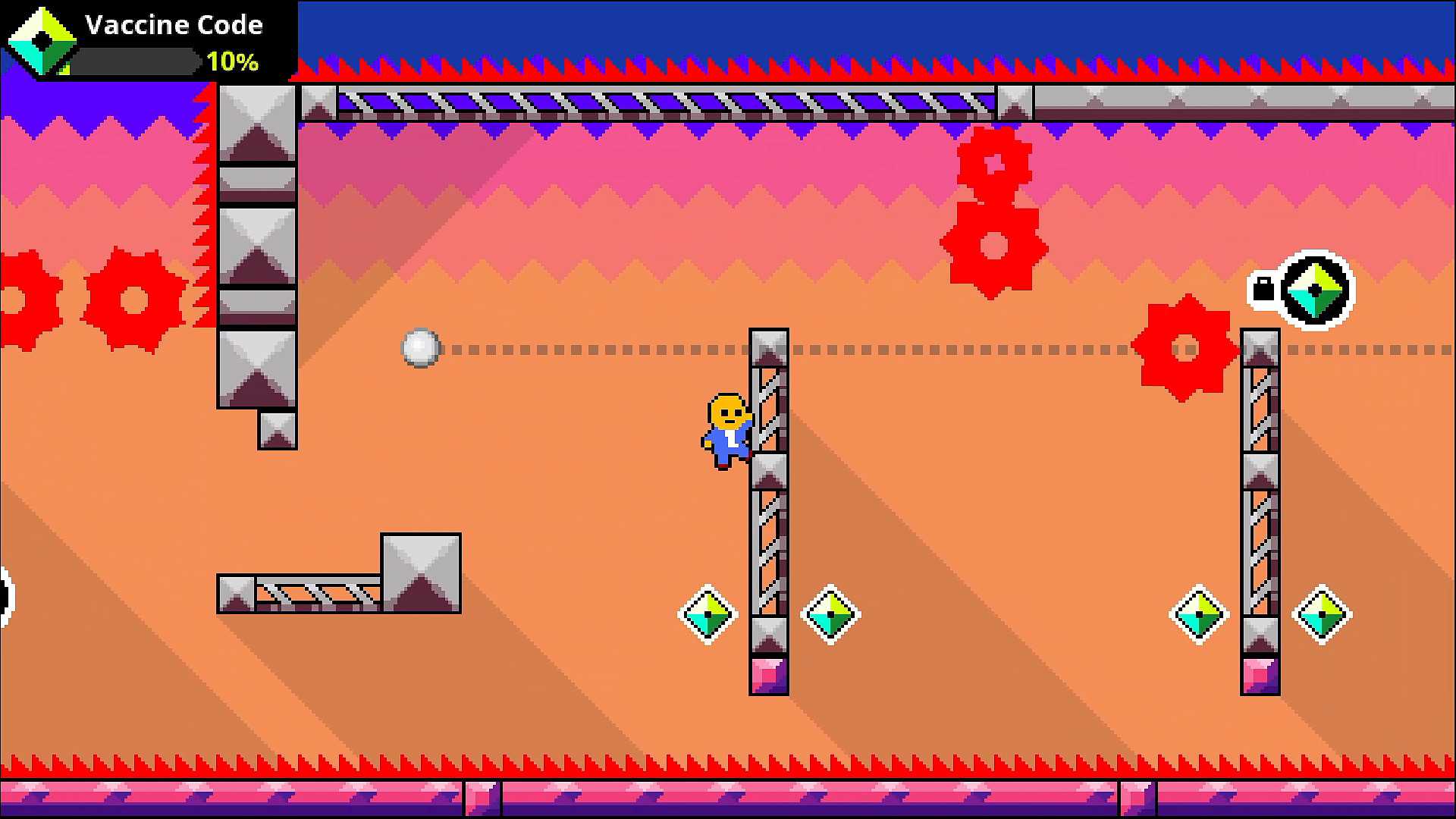
Task: Click the Vaccine Code title label
Action: (x=174, y=25)
